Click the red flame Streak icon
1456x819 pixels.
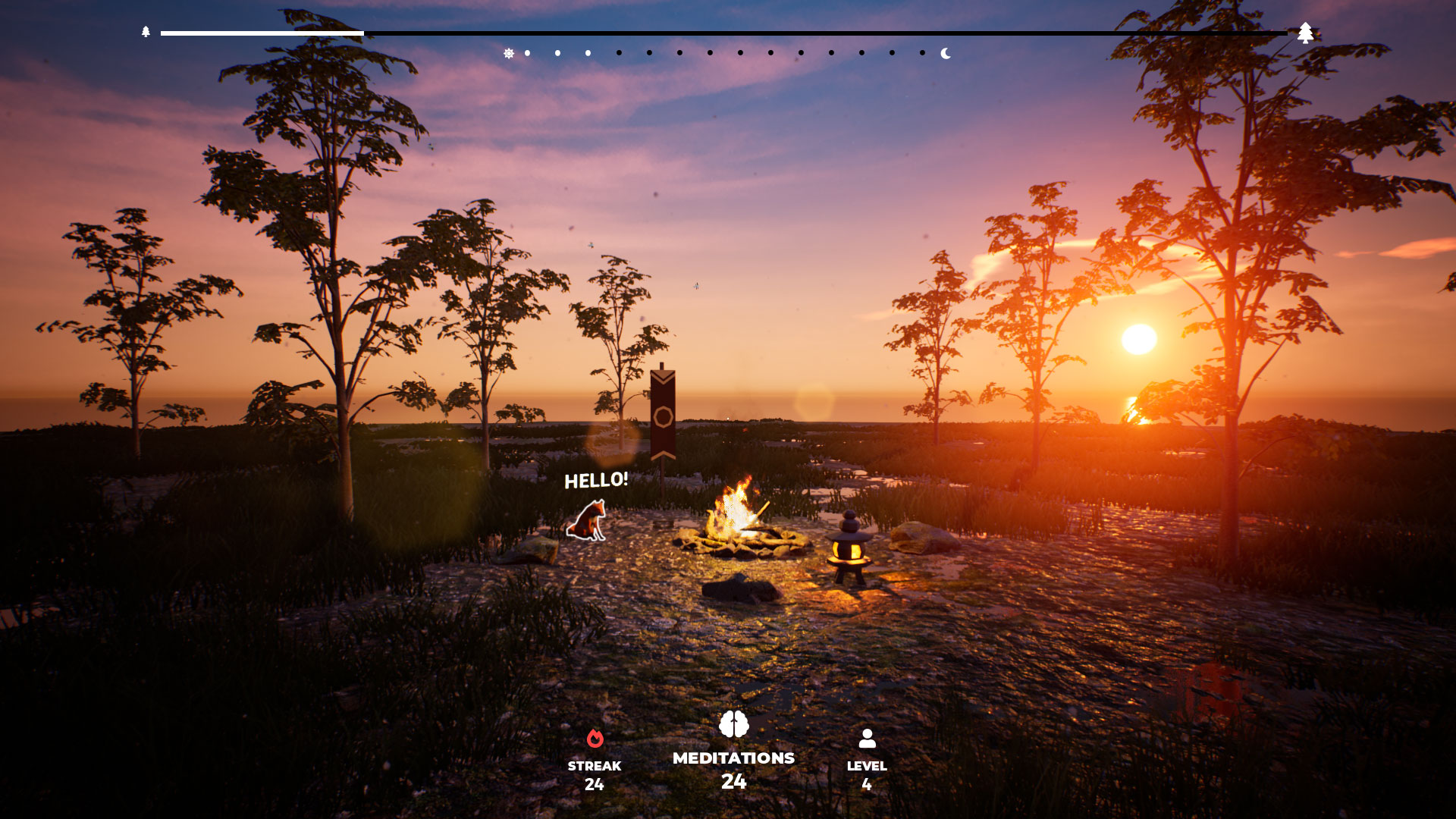tap(596, 739)
